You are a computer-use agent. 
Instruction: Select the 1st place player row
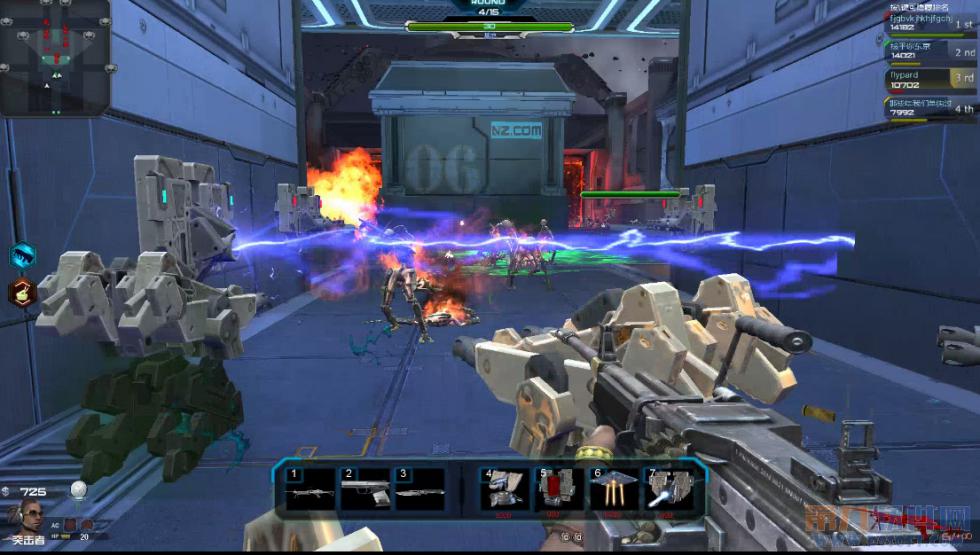pyautogui.click(x=931, y=24)
